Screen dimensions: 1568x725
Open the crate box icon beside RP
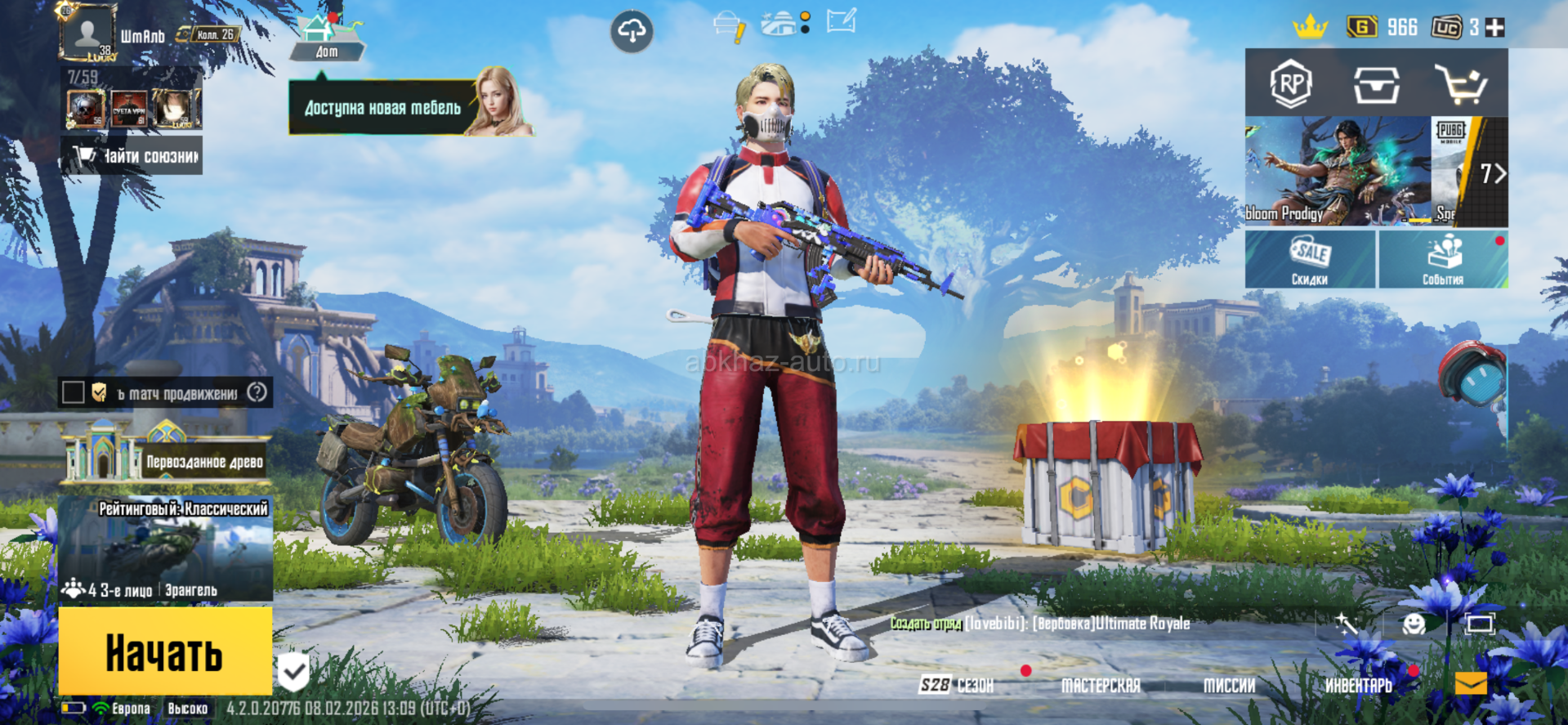(x=1376, y=83)
